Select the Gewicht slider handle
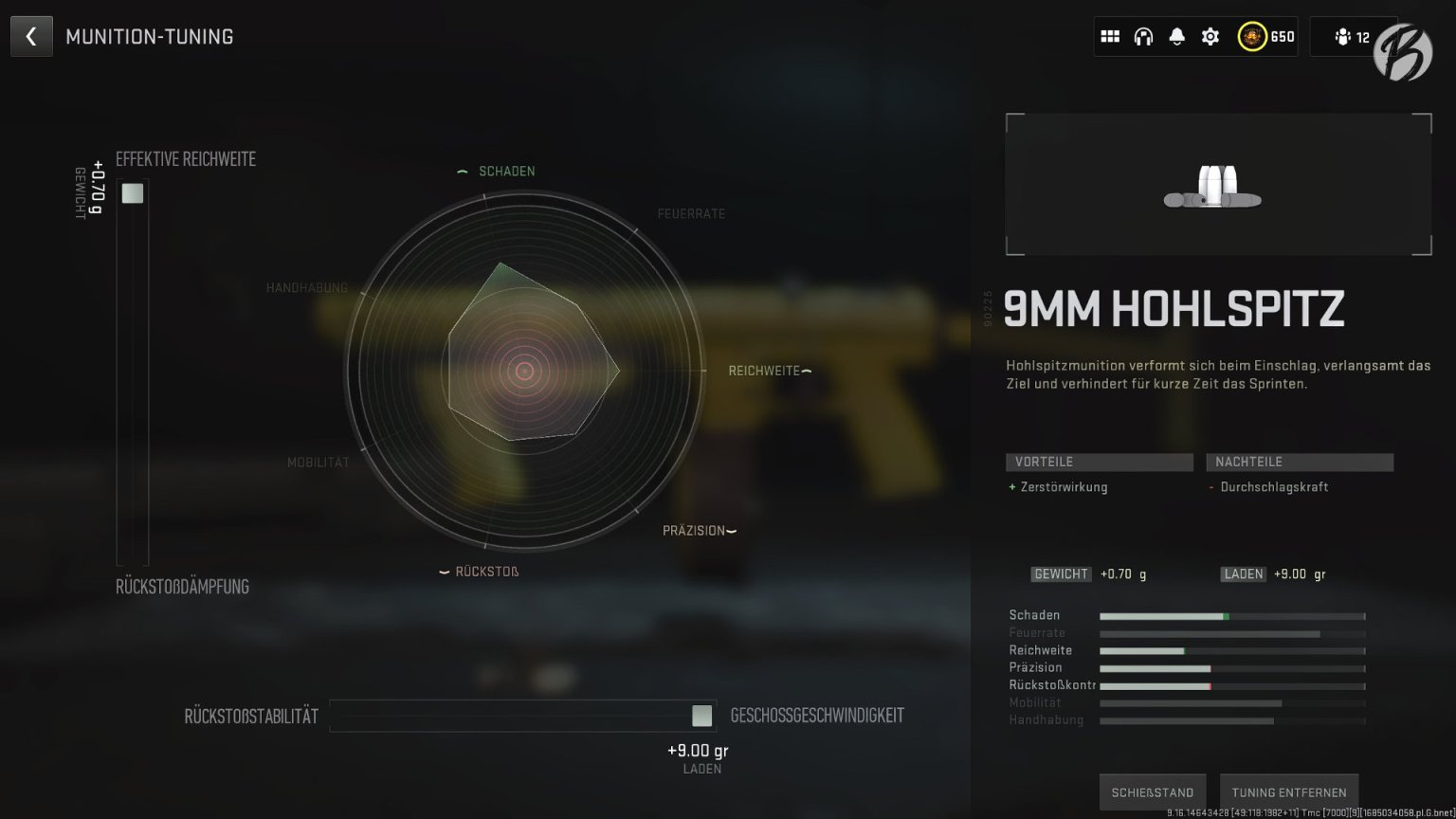 point(132,192)
